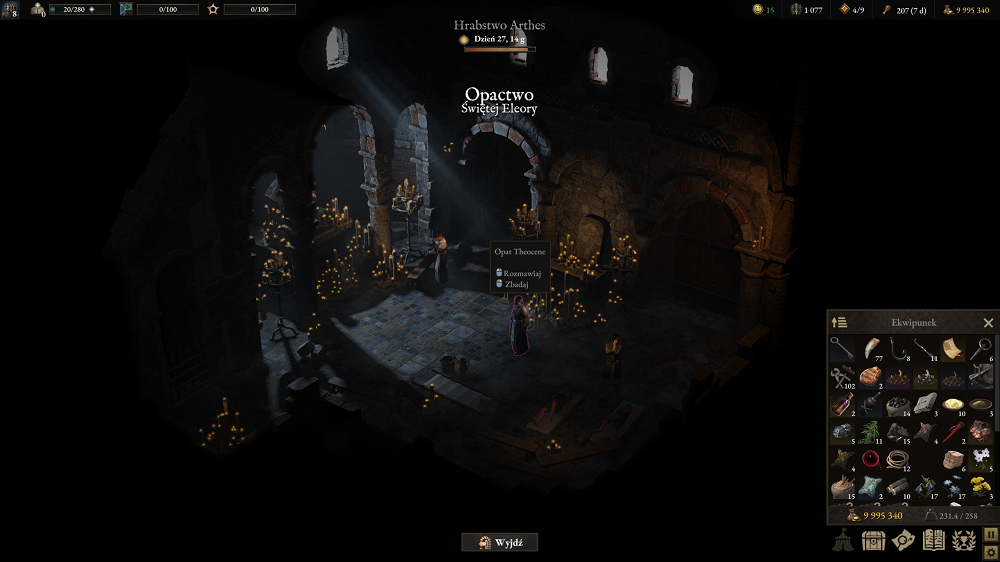Pause the game with the pause button

click(x=991, y=535)
